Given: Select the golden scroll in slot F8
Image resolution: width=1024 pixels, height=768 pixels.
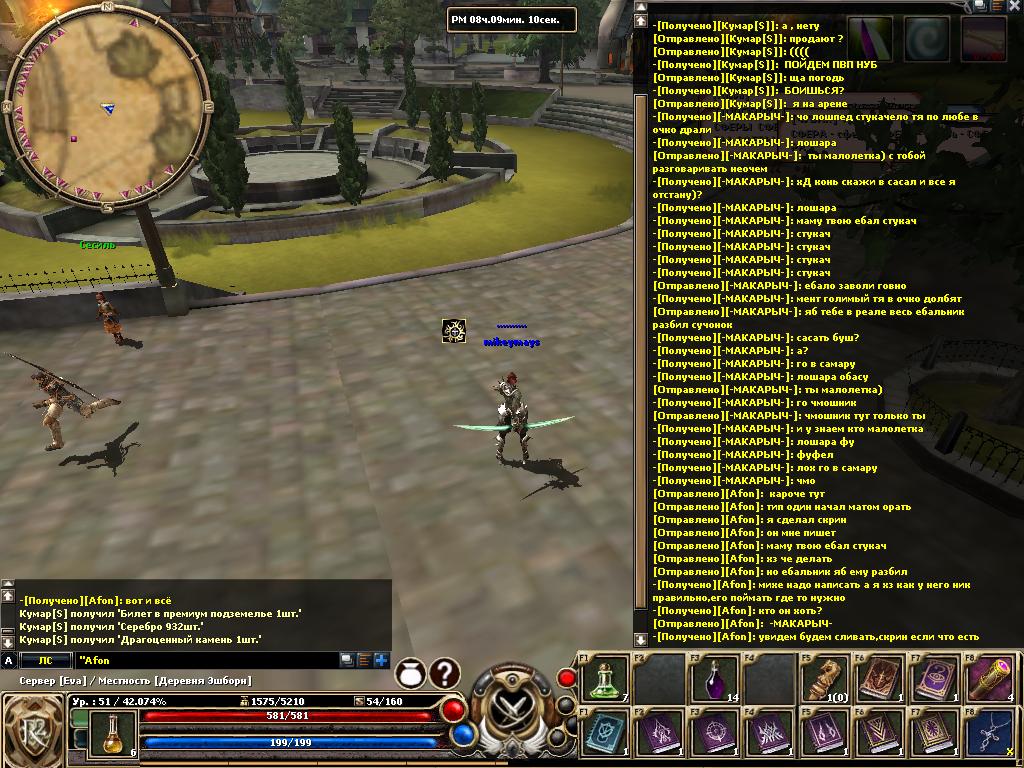Looking at the screenshot, I should (x=990, y=678).
